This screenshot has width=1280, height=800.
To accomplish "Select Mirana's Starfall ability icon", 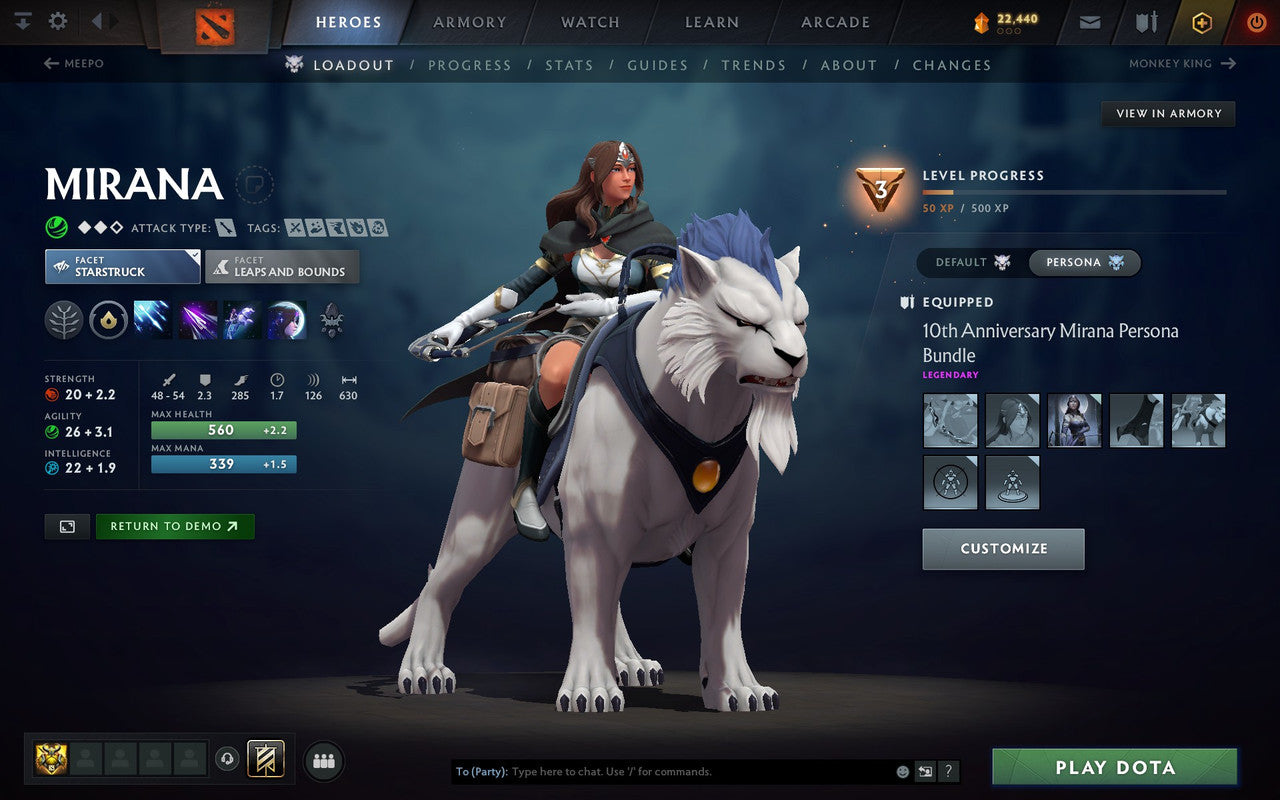I will click(152, 320).
